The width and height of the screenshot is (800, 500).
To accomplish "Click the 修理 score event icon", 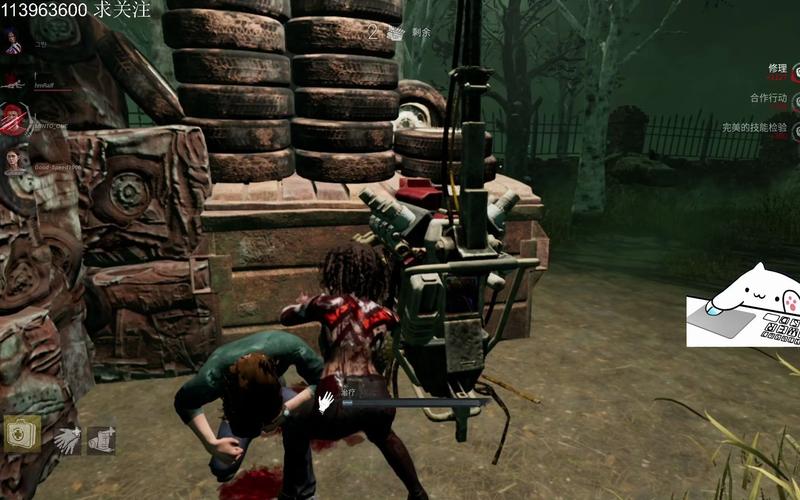I will click(795, 72).
